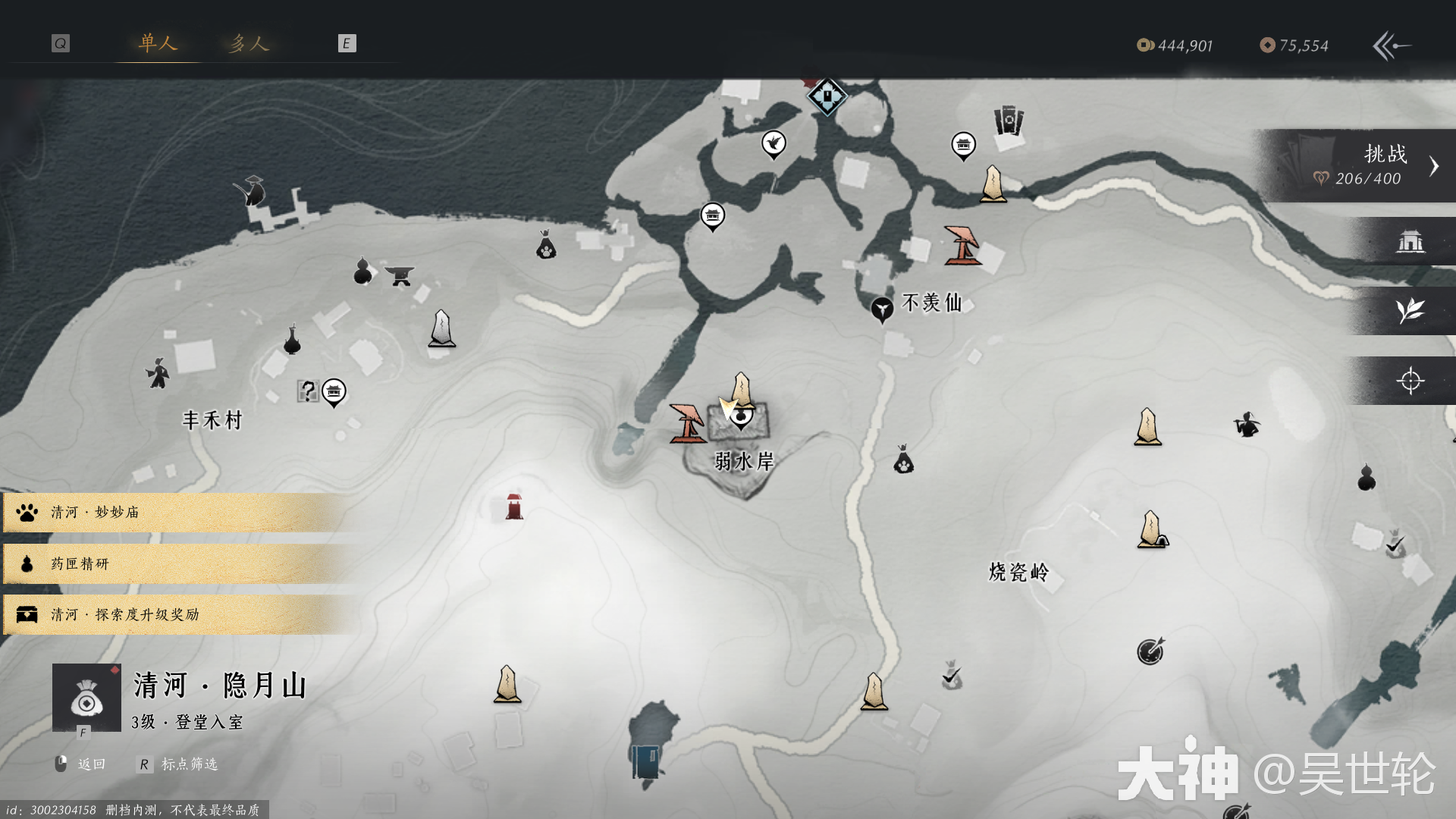Open the leaf sprig icon button
The height and width of the screenshot is (819, 1456).
coord(1410,311)
